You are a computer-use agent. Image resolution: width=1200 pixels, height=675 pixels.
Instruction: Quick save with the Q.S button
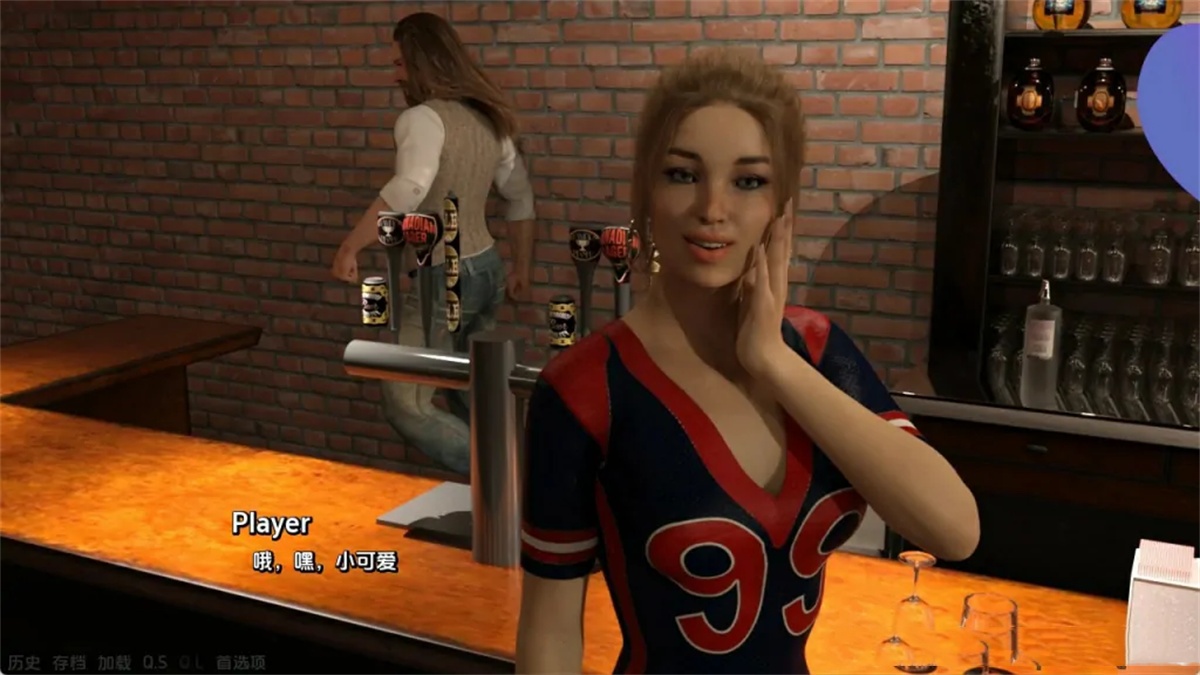tap(155, 662)
